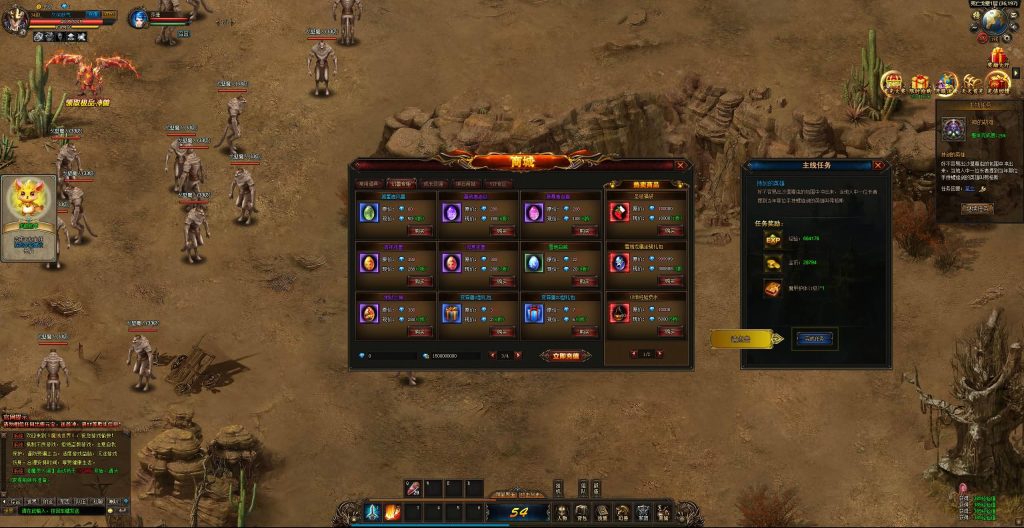Go to the next shop item page
Screen dimensions: 1024x528
point(518,355)
